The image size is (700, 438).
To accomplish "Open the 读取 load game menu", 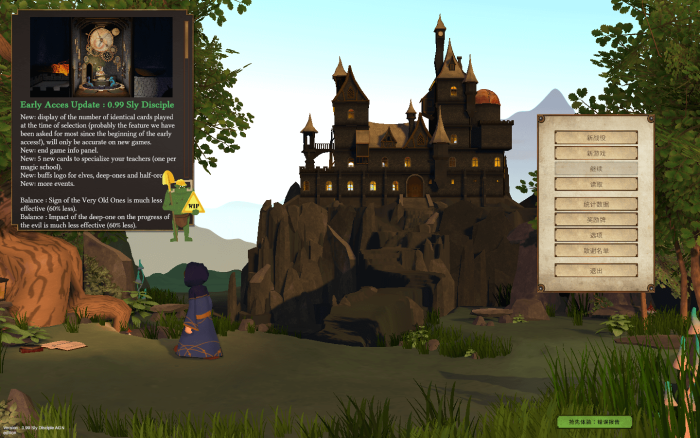I will coord(595,185).
